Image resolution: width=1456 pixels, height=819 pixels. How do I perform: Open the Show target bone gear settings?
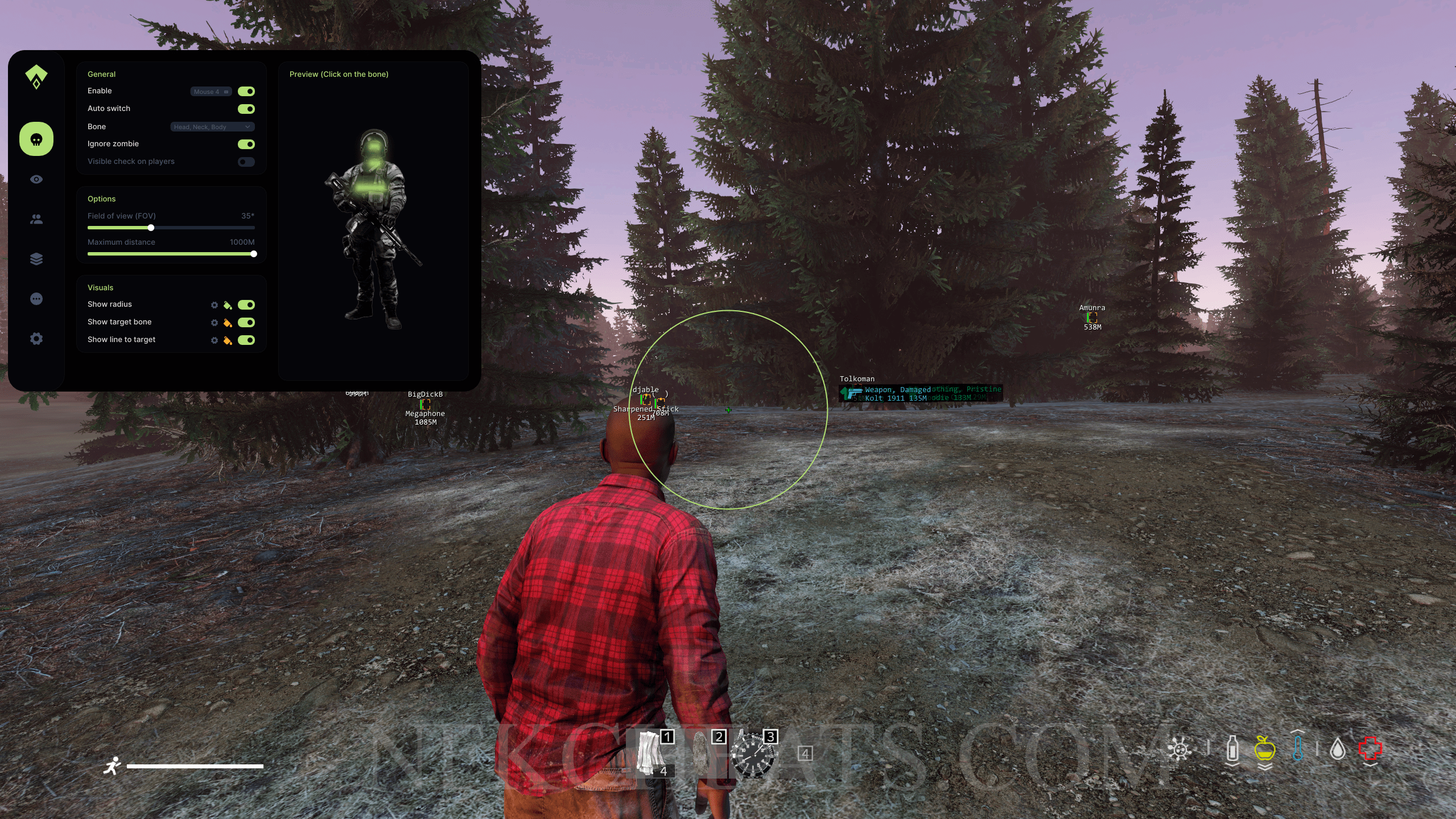click(x=215, y=323)
